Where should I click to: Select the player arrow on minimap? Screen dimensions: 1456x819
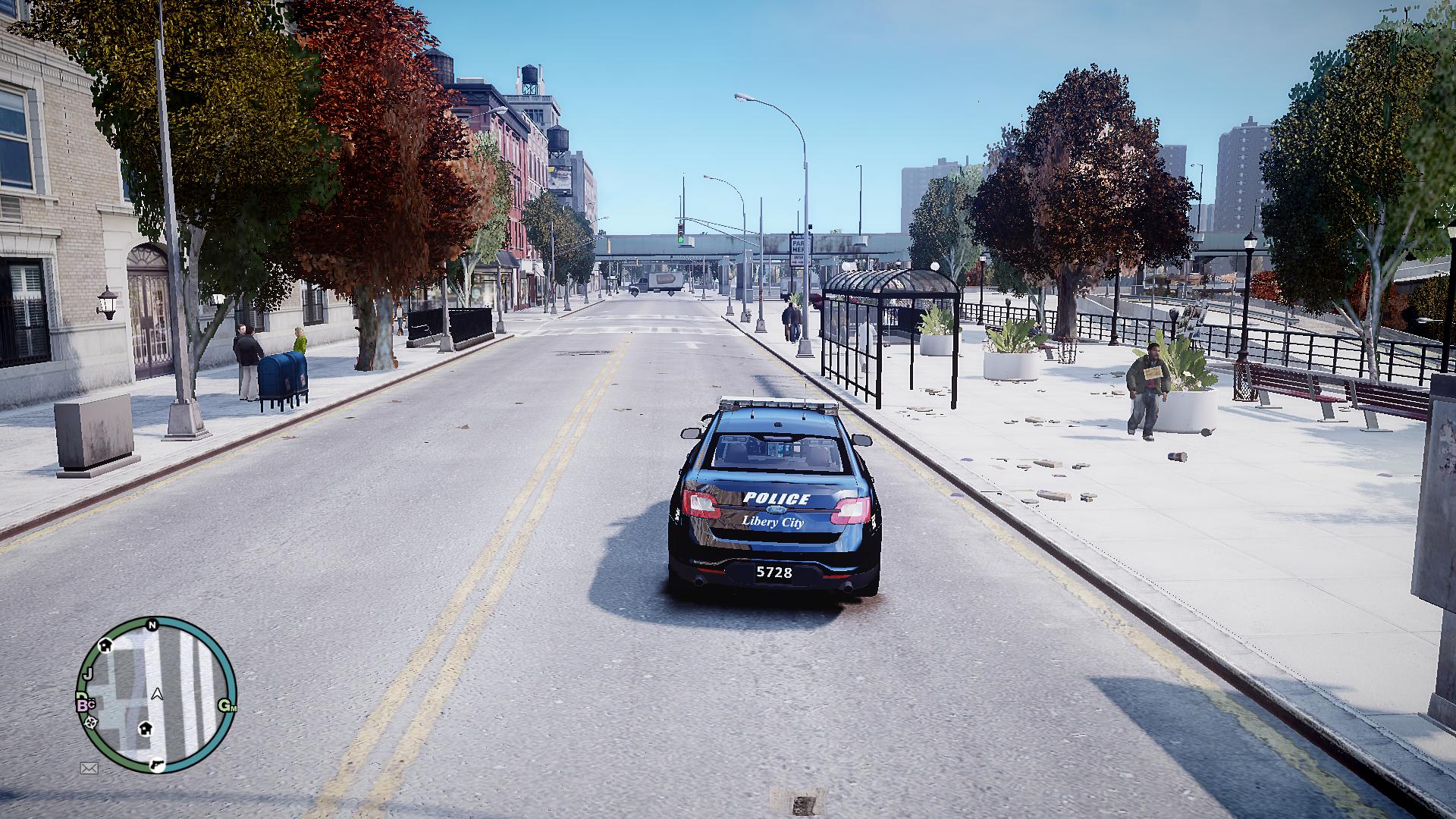(157, 693)
